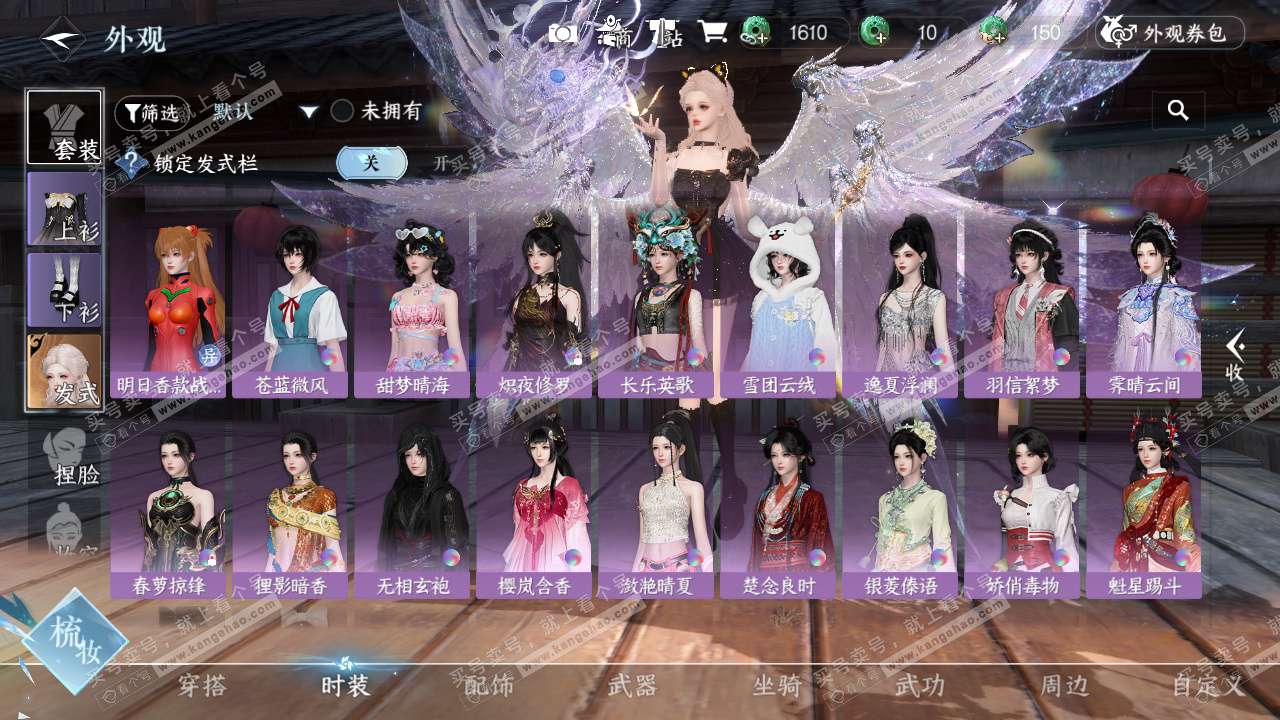Switch to the 上衫 category
The width and height of the screenshot is (1280, 720).
[65, 209]
